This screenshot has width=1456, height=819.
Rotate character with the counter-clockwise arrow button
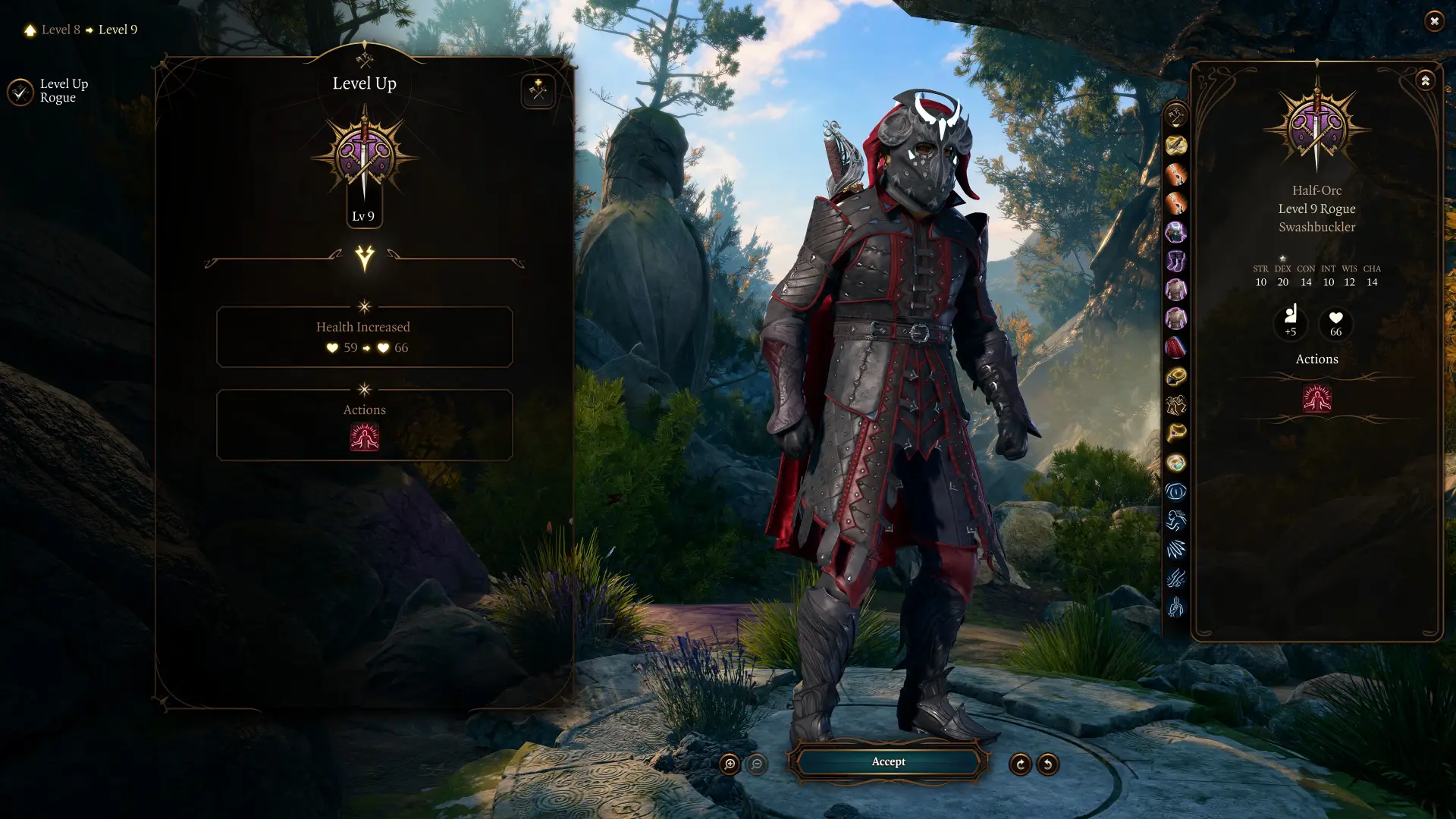(1047, 764)
